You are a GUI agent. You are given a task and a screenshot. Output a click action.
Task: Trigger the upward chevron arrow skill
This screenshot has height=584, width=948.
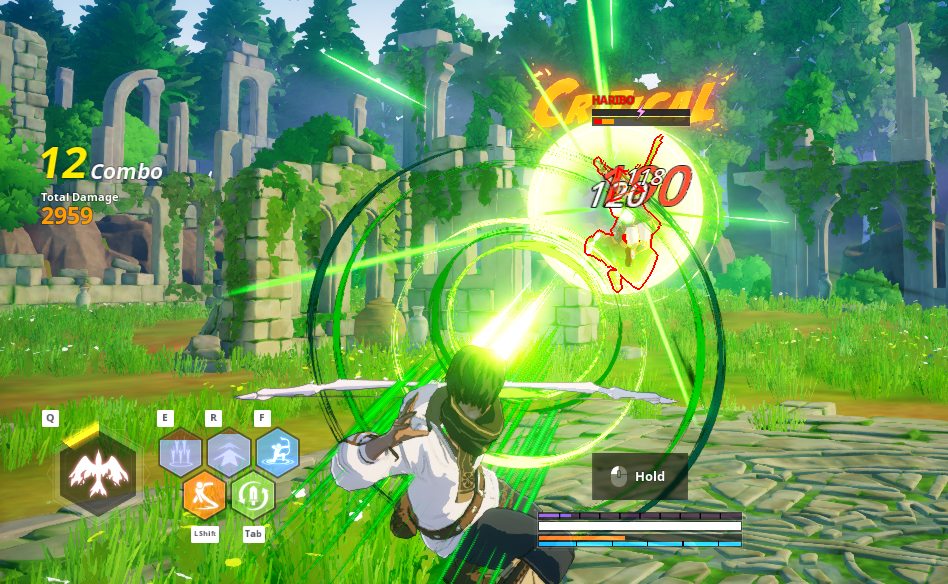(x=229, y=453)
